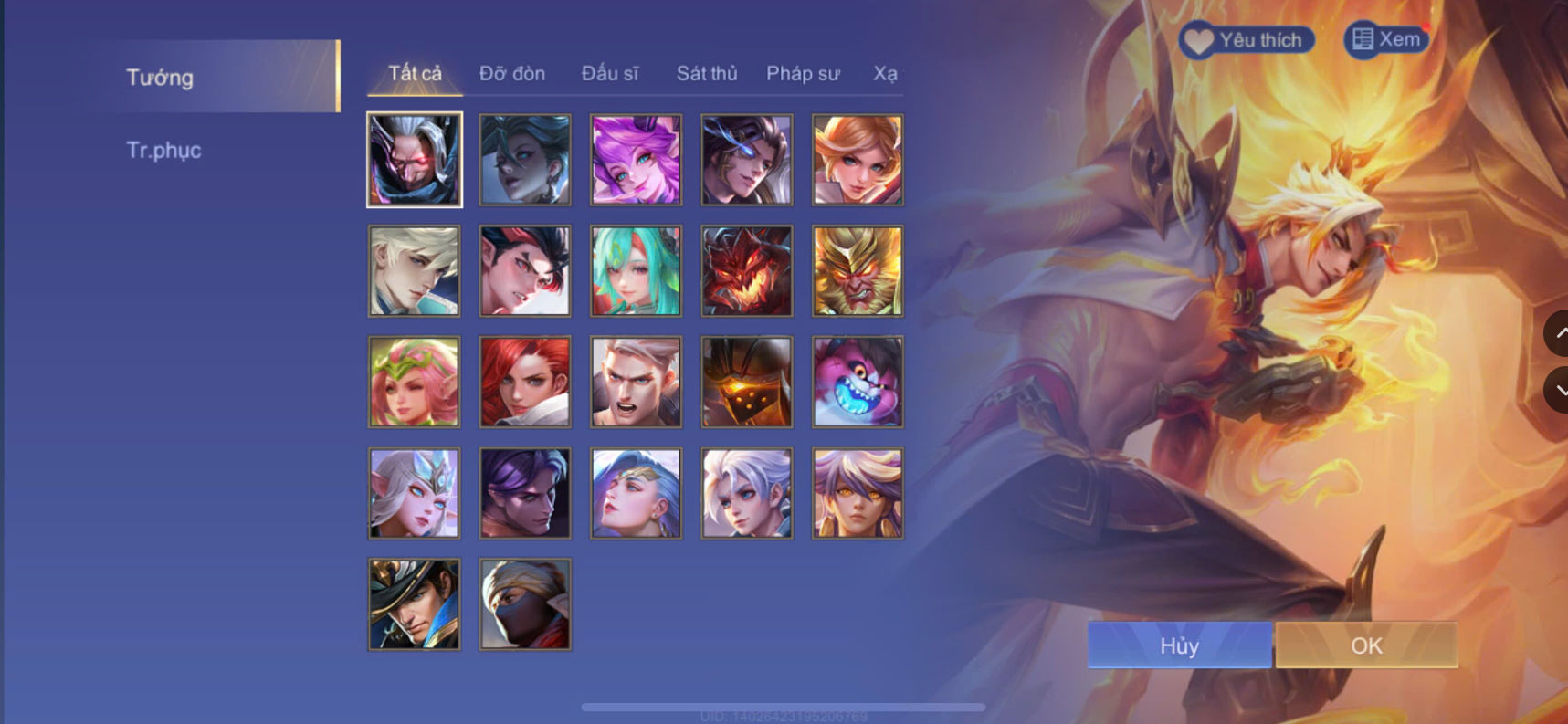The width and height of the screenshot is (1568, 724).
Task: Click the currently selected hero portrait with gold border
Action: coord(414,160)
